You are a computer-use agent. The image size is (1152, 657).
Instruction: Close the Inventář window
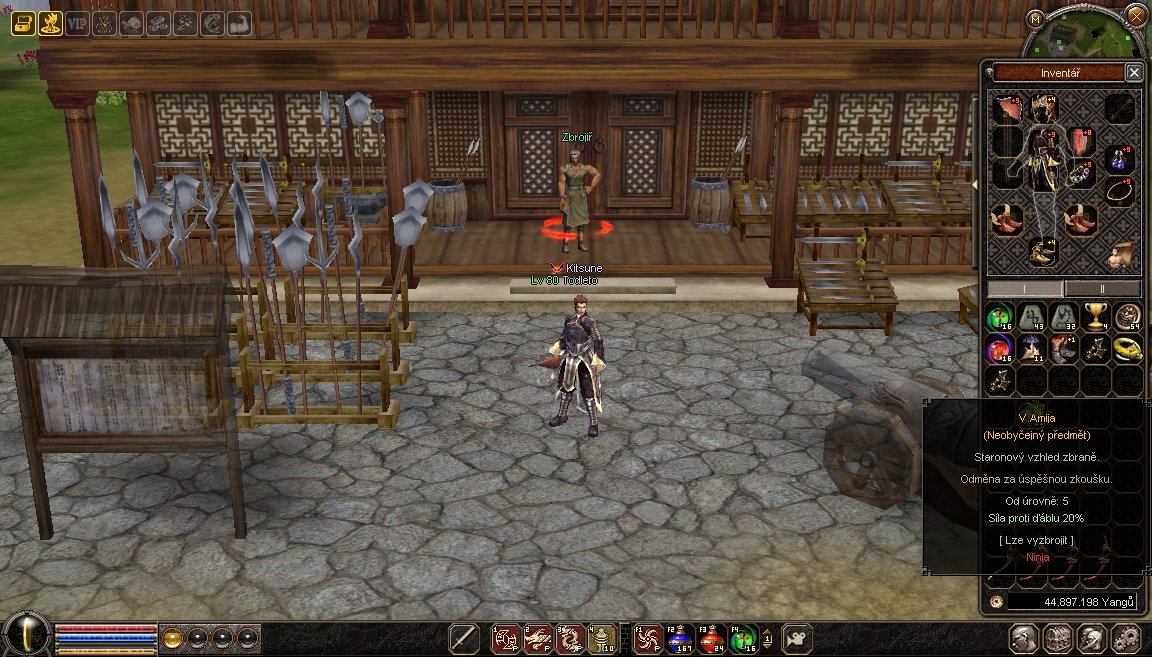1133,72
